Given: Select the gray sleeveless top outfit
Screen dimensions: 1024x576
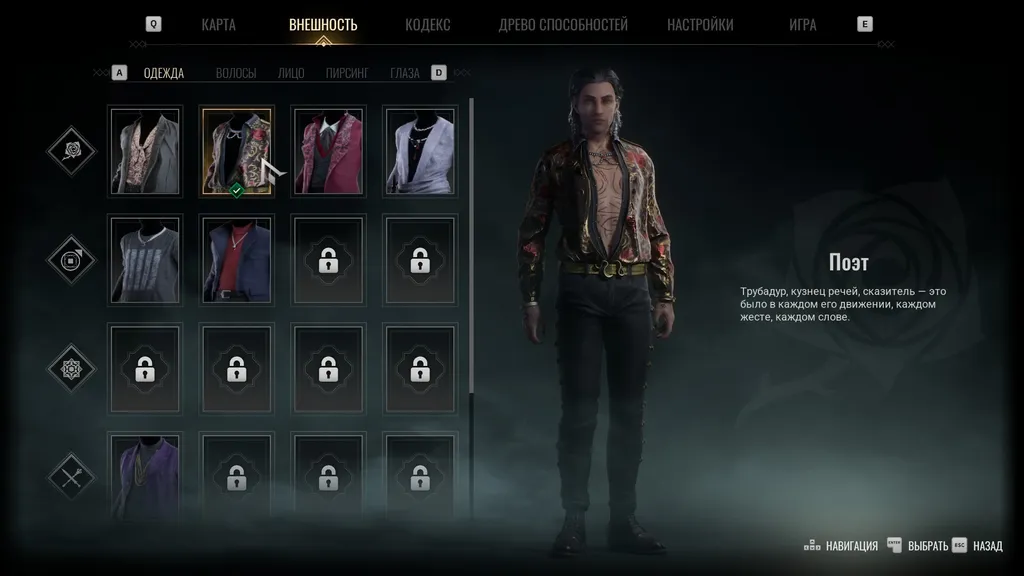Looking at the screenshot, I should pos(145,260).
